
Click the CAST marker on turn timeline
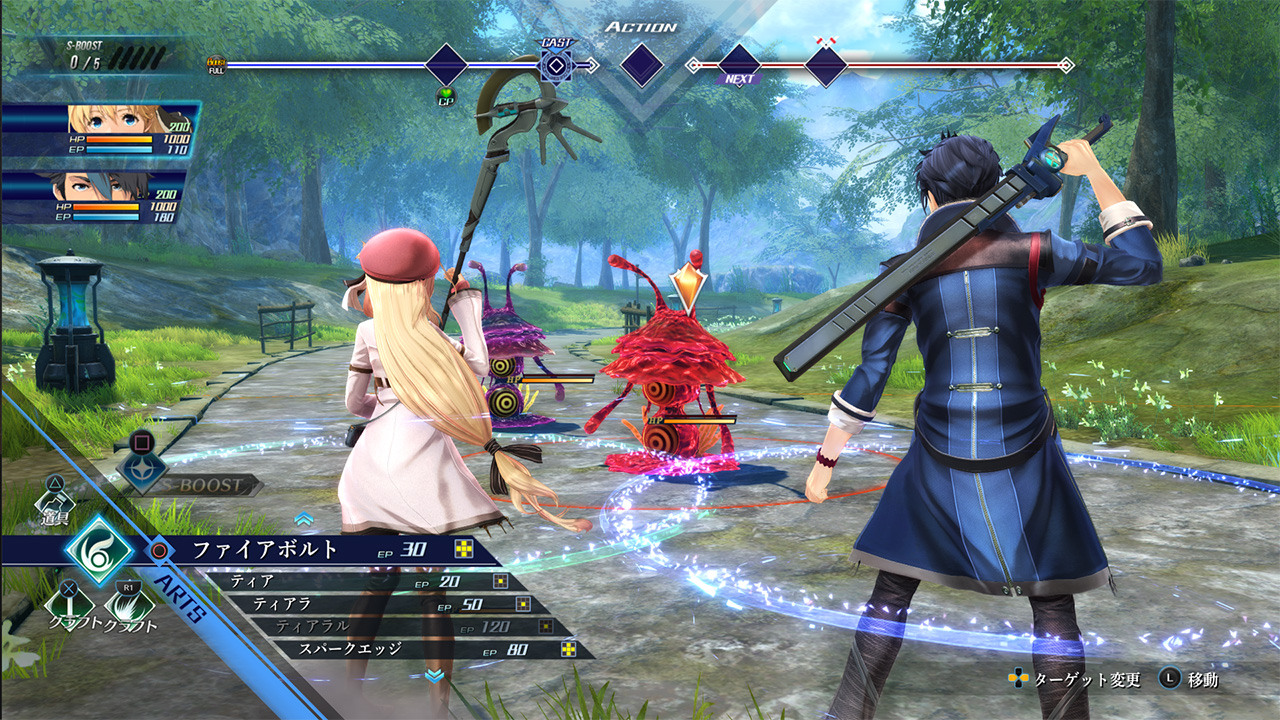click(x=555, y=65)
